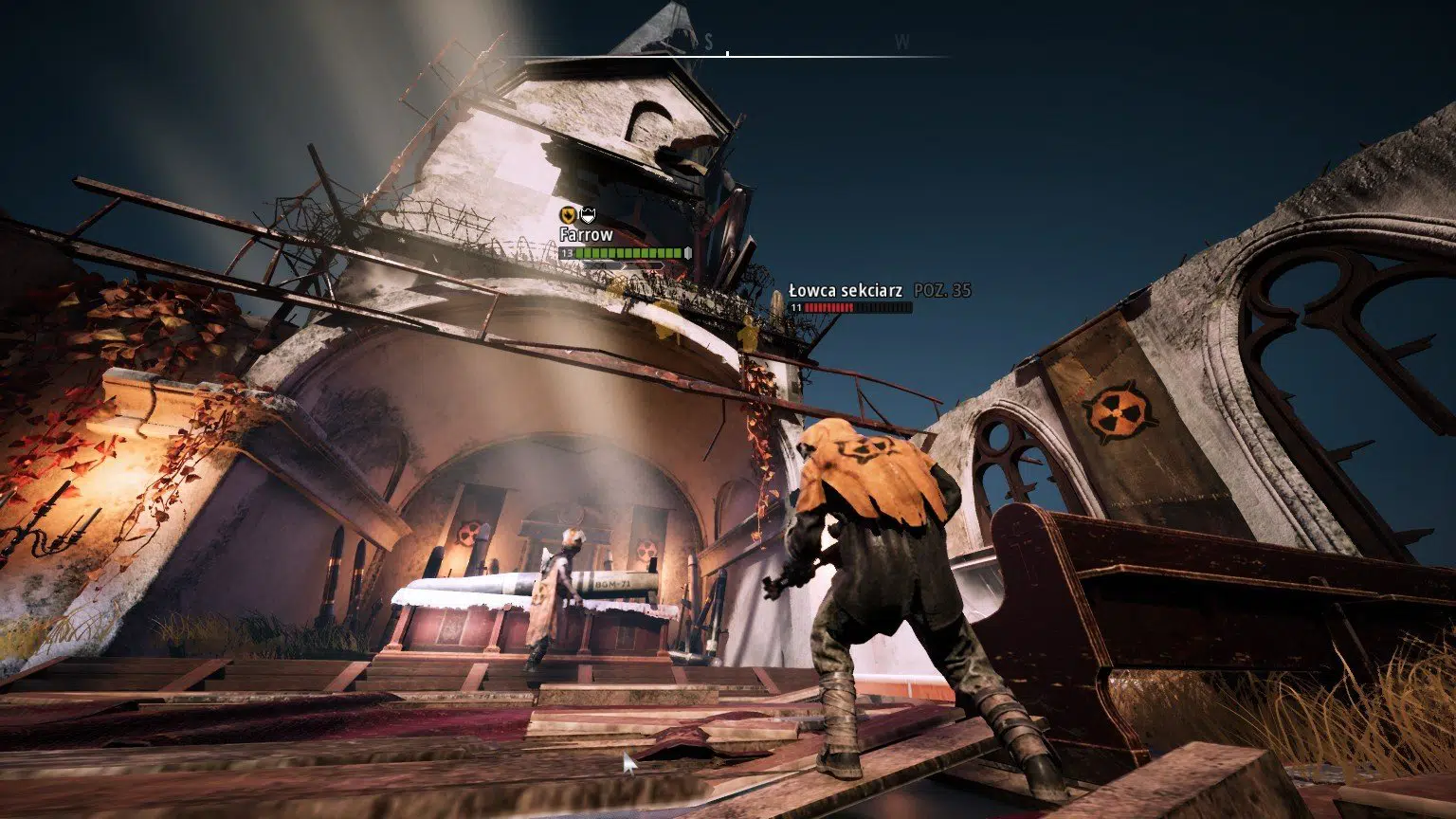
Task: Click the Farrow name label
Action: pyautogui.click(x=588, y=233)
